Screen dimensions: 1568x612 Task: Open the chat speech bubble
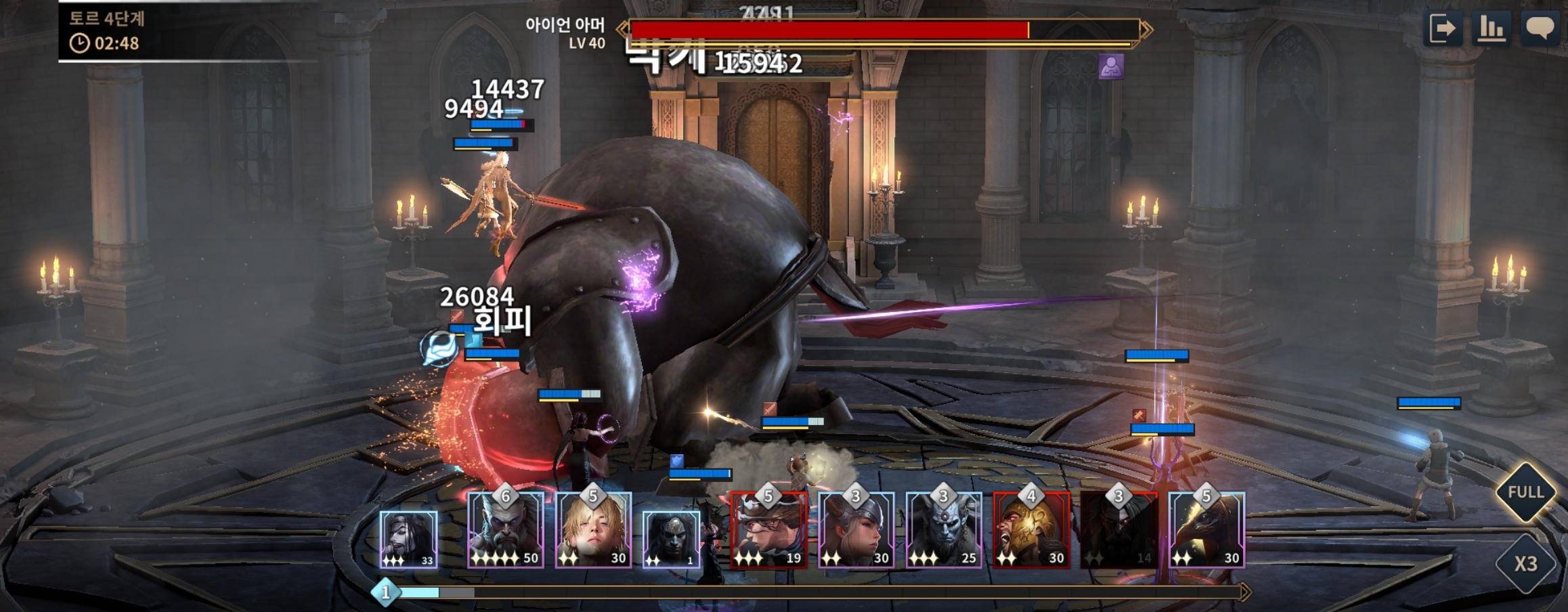click(1540, 29)
